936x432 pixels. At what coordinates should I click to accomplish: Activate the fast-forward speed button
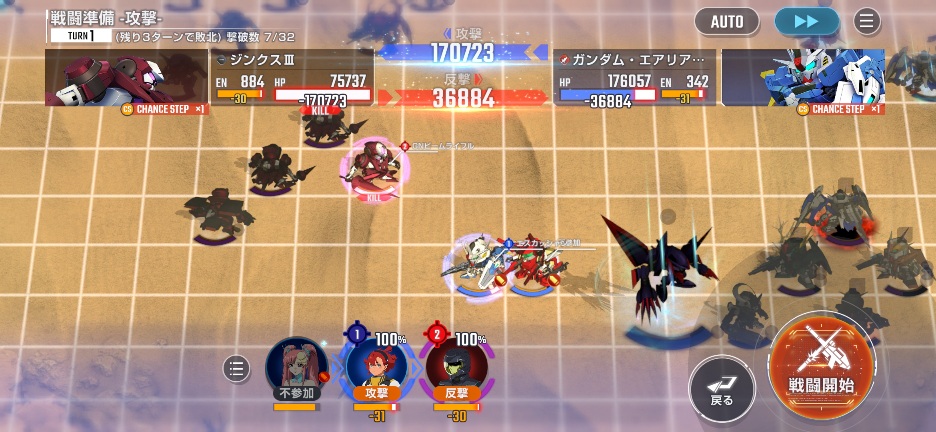pos(806,21)
